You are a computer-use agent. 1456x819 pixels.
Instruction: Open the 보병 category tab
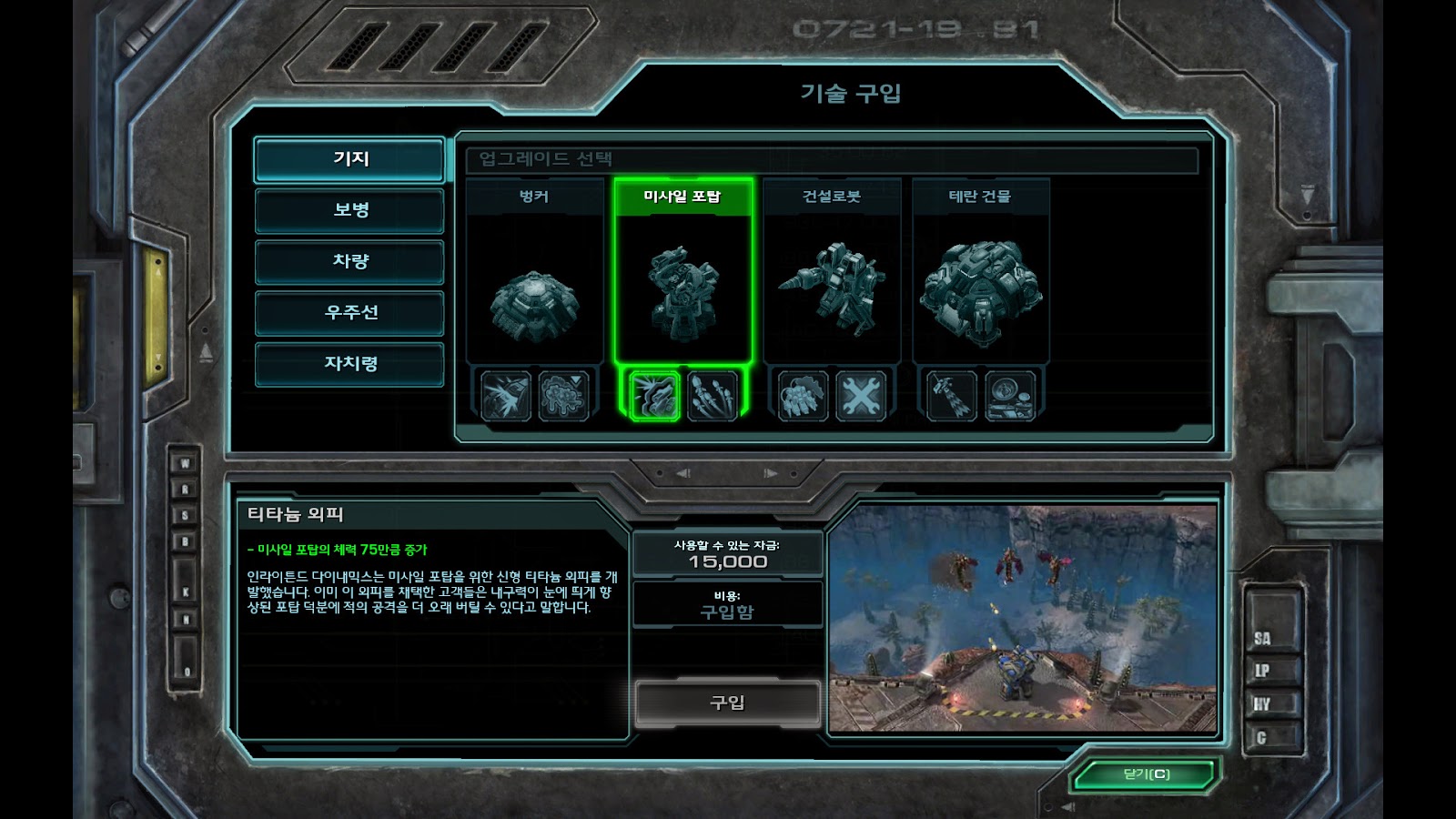tap(350, 210)
